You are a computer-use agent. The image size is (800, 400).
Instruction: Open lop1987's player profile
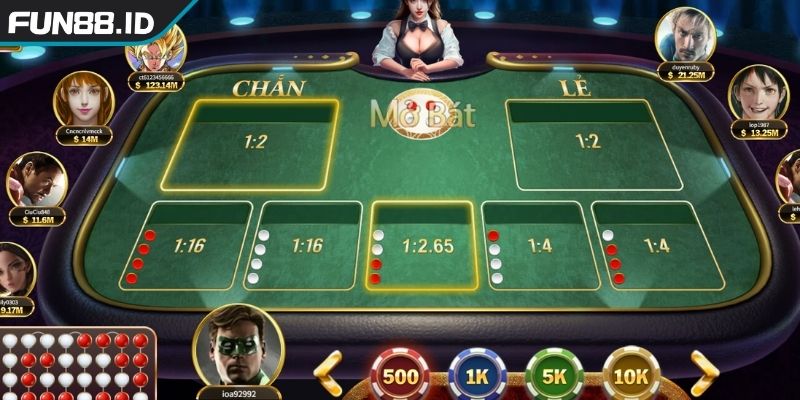(758, 93)
